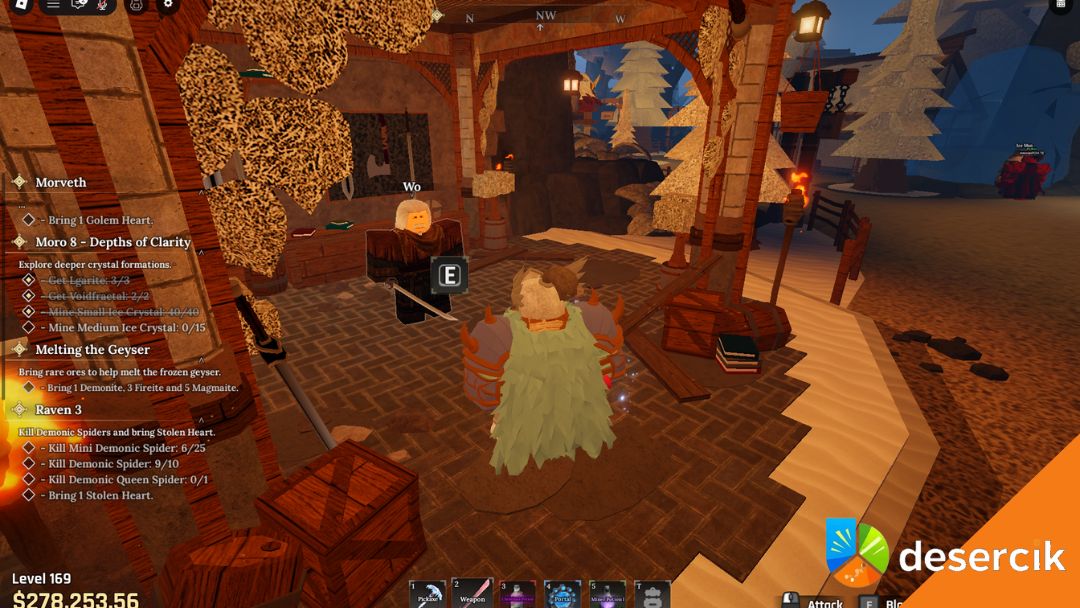This screenshot has width=1080, height=608.
Task: Open the Roblox main menu
Action: pyautogui.click(x=22, y=4)
